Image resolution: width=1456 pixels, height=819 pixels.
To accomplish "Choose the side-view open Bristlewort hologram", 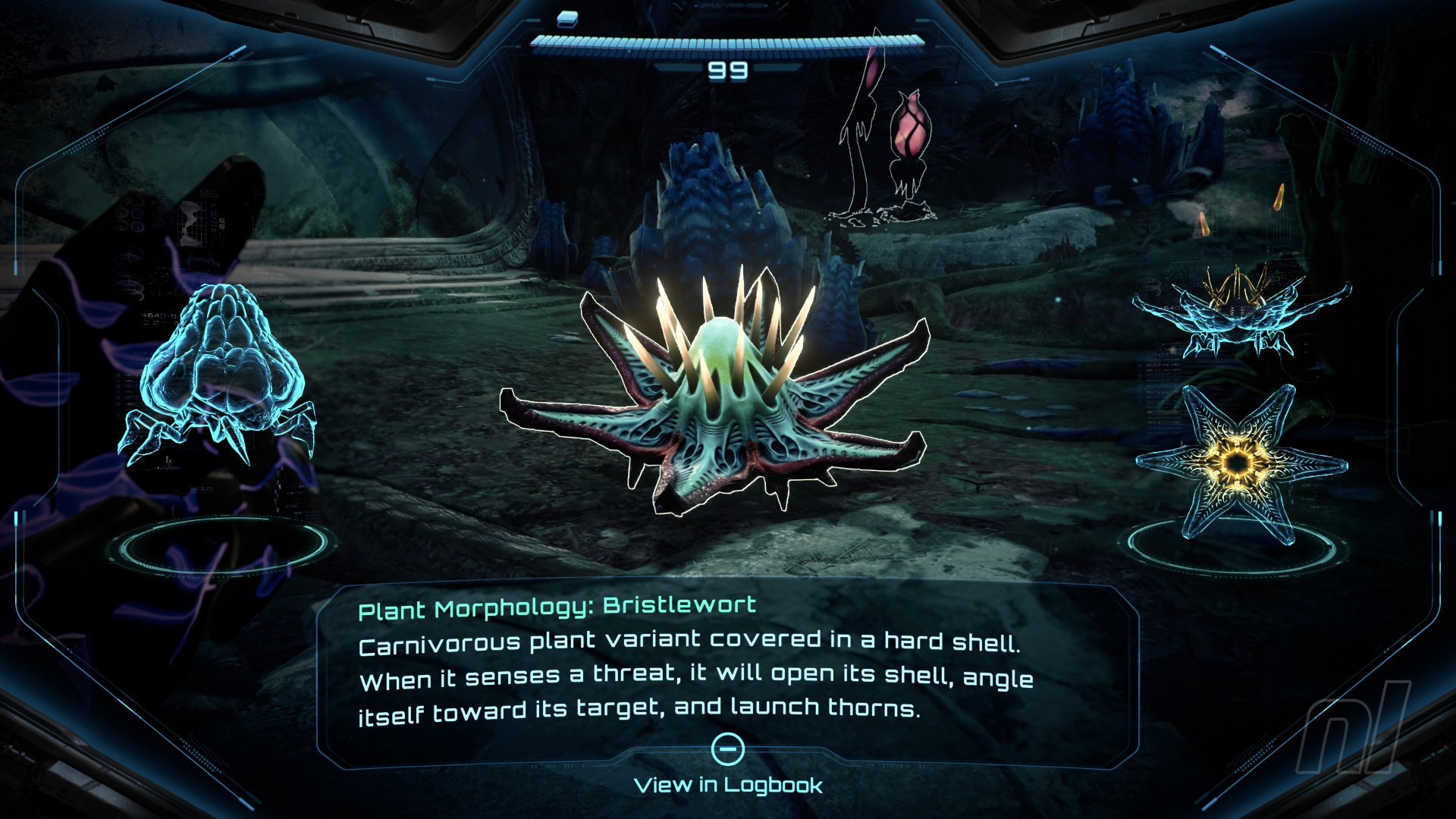I will coord(1240,312).
